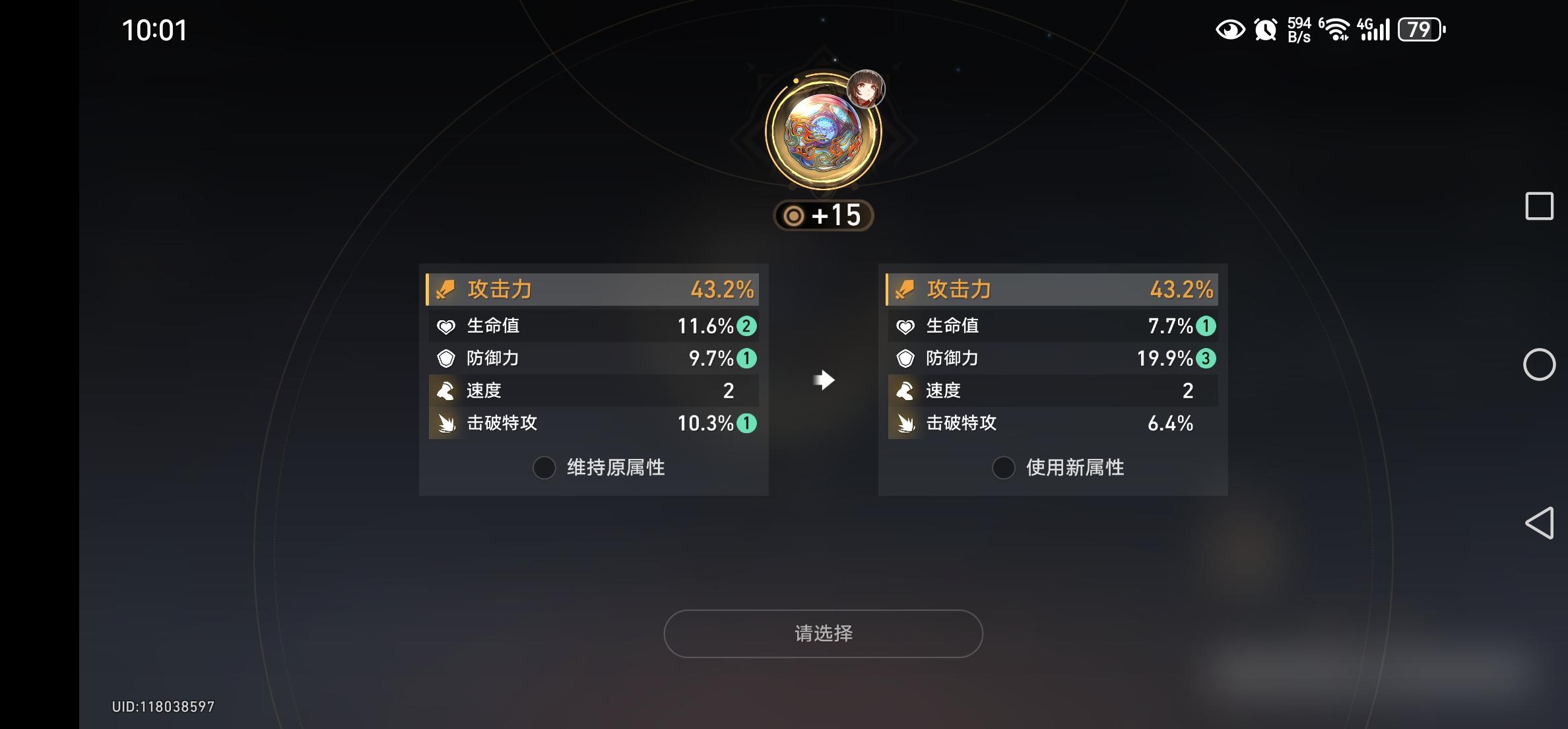Open the relic artifact sphere image

click(x=823, y=131)
